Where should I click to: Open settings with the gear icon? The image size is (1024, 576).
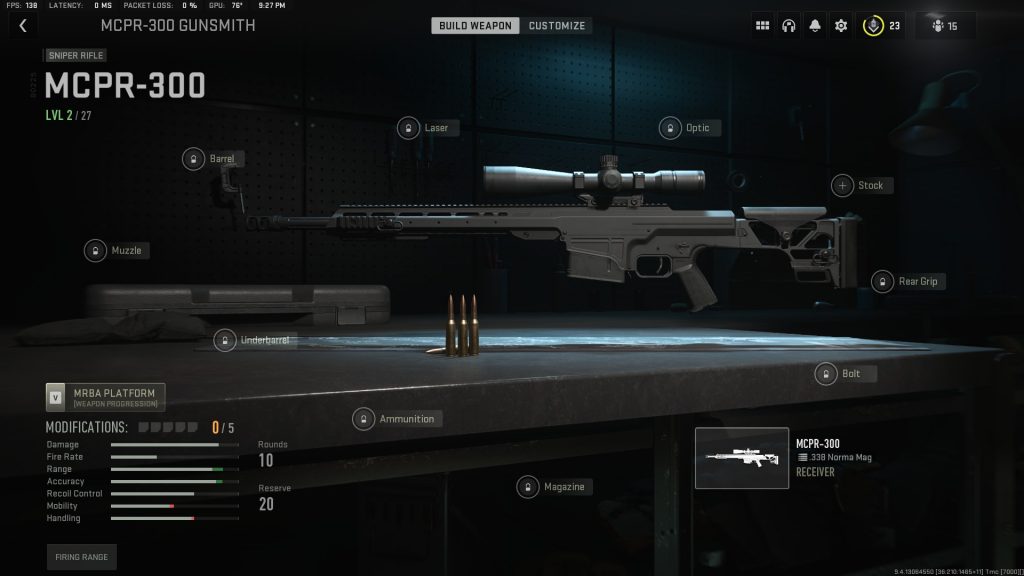(841, 25)
